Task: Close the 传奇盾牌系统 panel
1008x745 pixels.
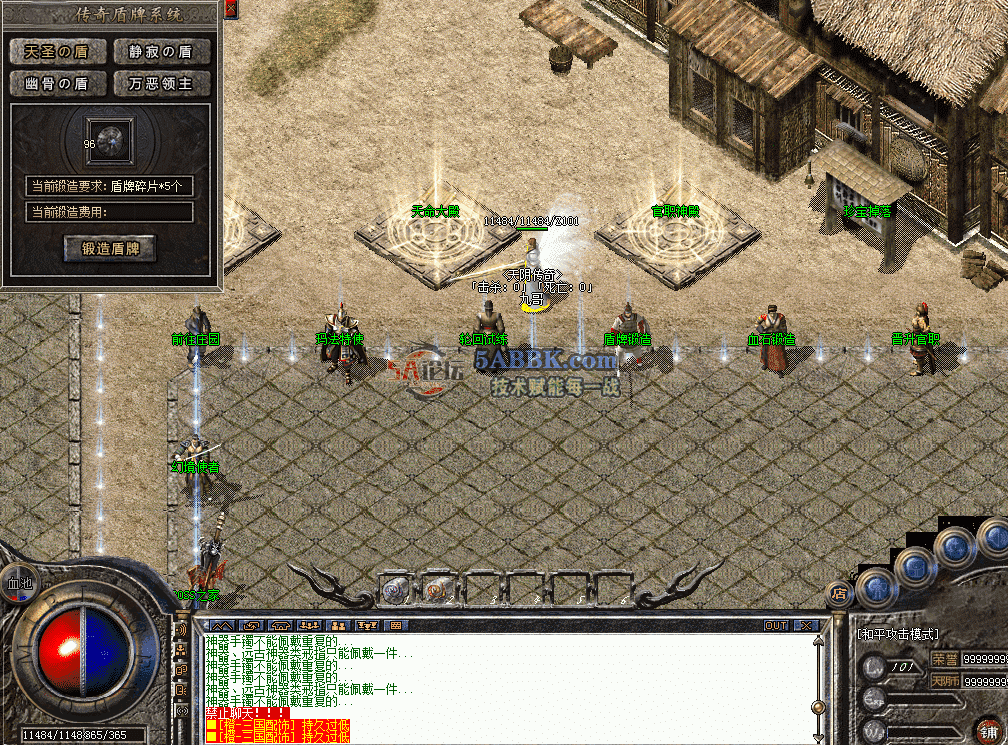Action: tap(231, 9)
